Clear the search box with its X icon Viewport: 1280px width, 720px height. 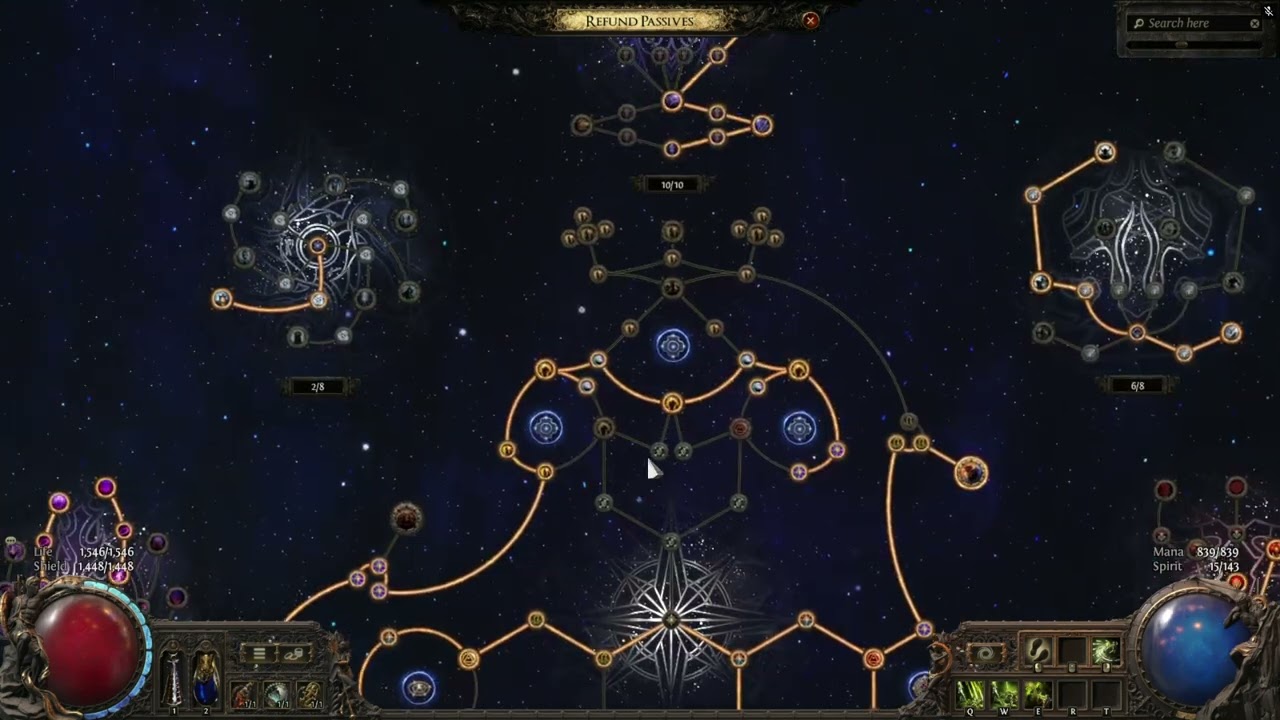tap(1255, 24)
